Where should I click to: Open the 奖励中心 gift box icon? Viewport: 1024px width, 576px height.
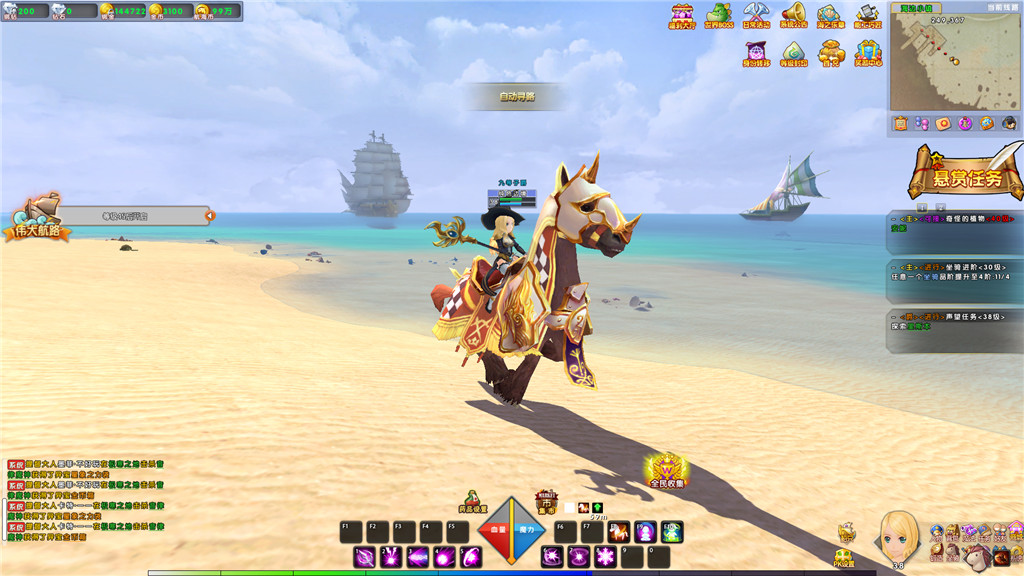(x=868, y=52)
